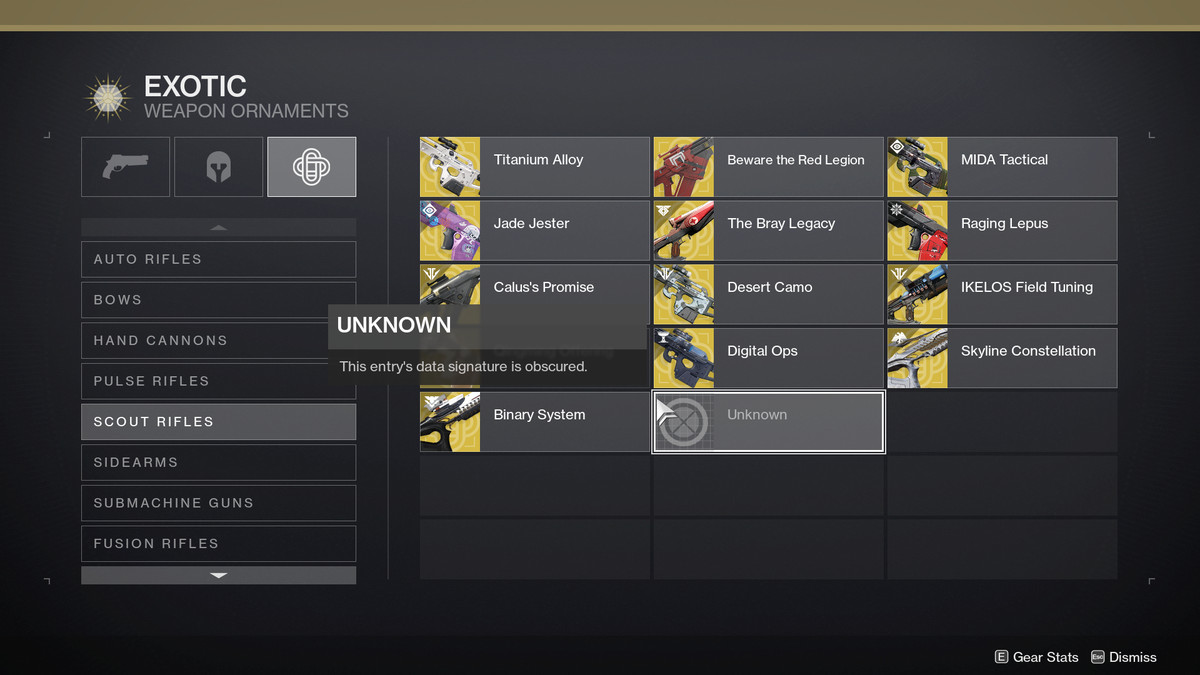Show the Bows category
Image resolution: width=1200 pixels, height=675 pixels.
[x=218, y=300]
